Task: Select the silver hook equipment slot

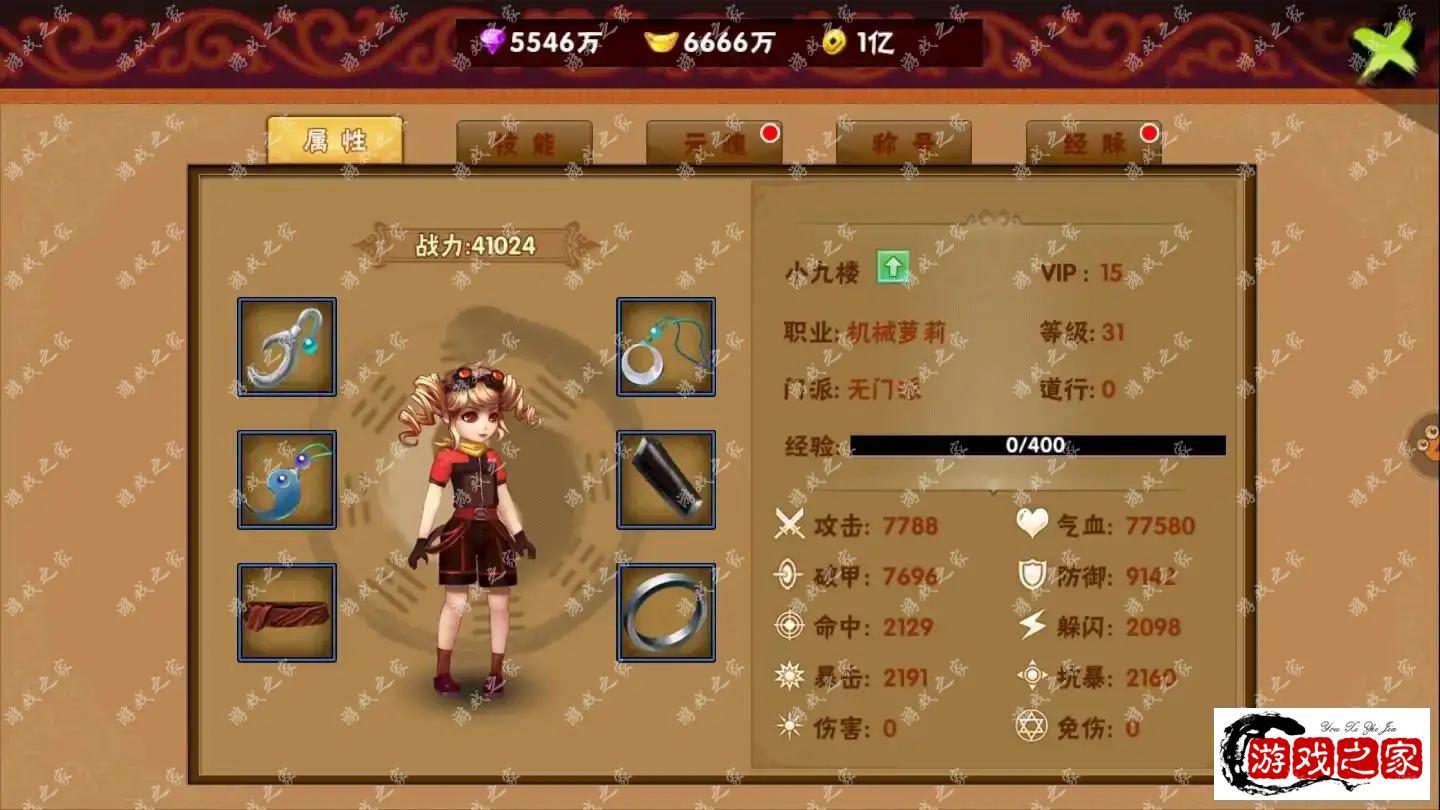Action: (287, 347)
